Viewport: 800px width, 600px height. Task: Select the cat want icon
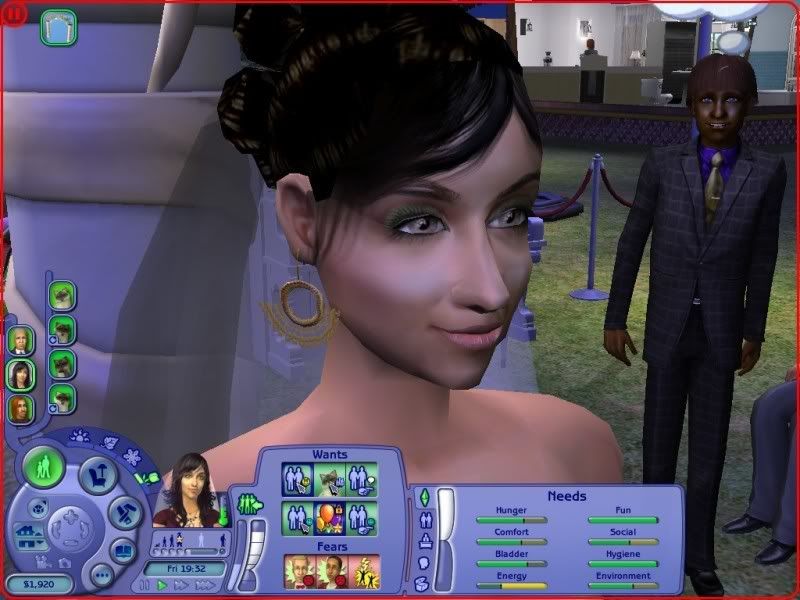coord(328,479)
